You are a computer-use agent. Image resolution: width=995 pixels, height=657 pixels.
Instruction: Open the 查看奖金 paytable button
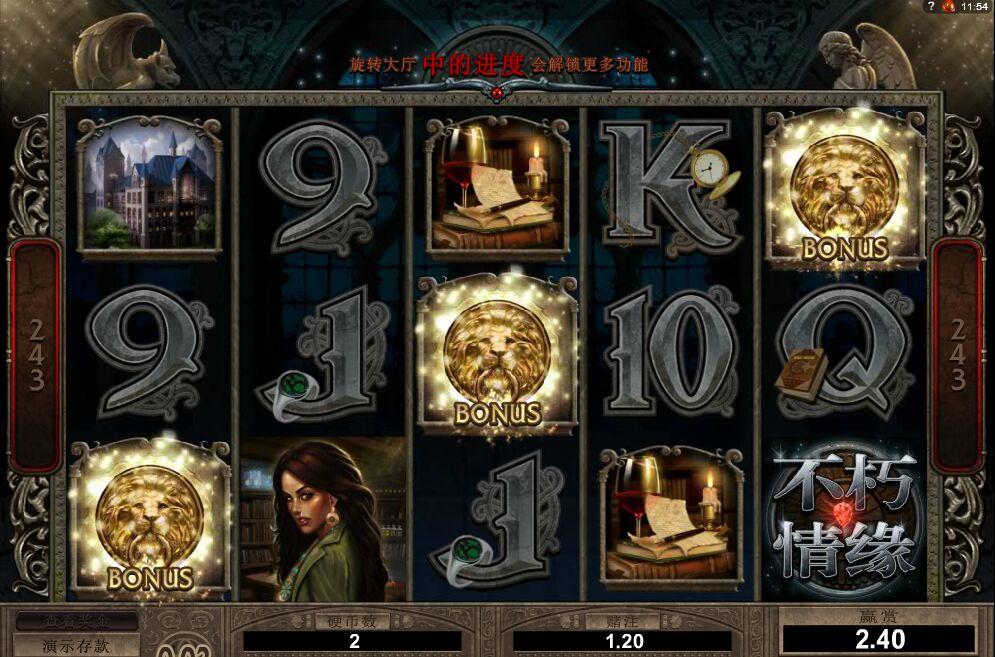click(76, 622)
